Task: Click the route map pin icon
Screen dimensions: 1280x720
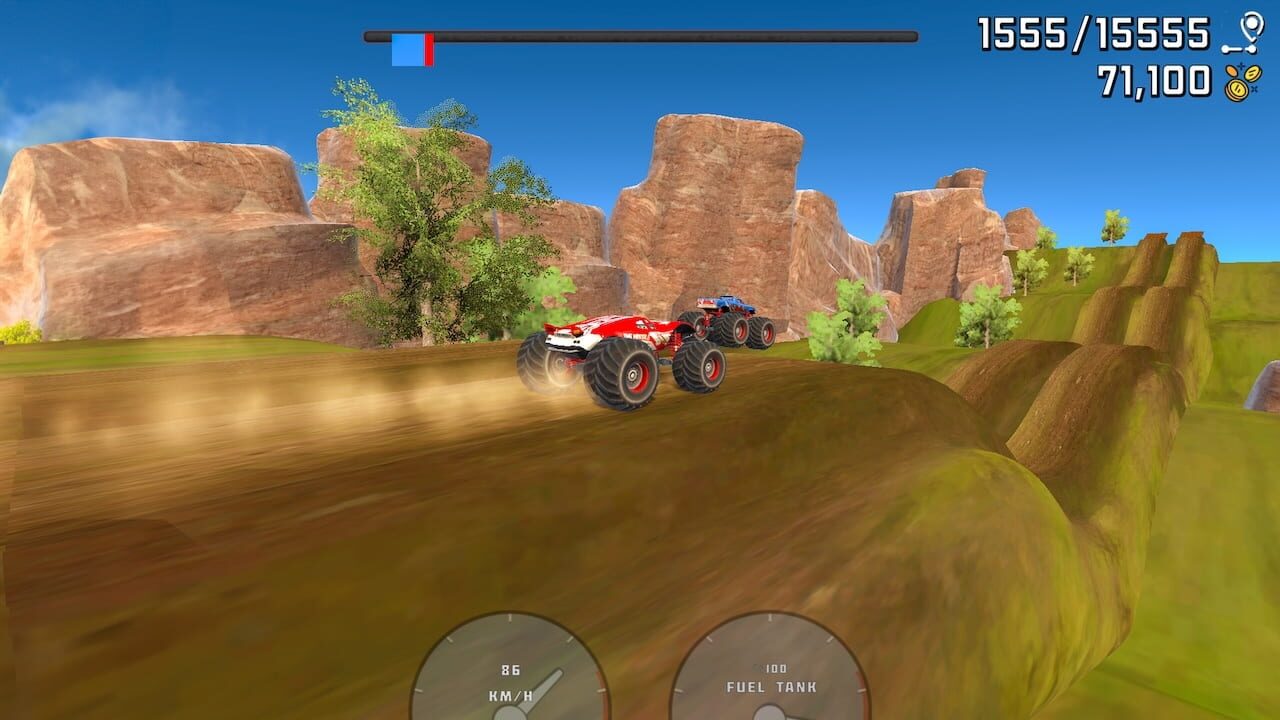Action: point(1248,30)
